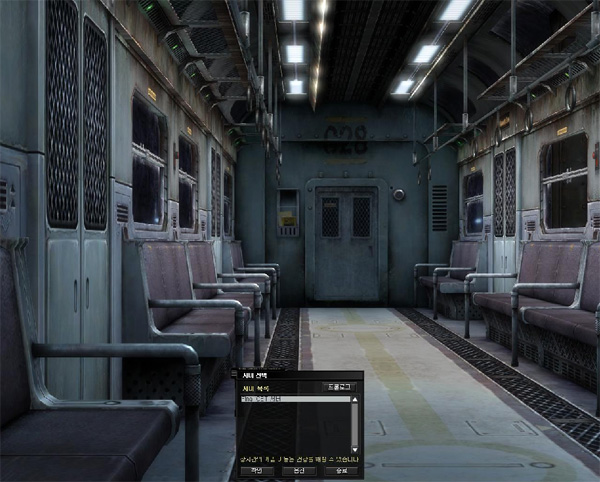Open the middle option (옵션) button
Image resolution: width=600 pixels, height=482 pixels.
pyautogui.click(x=298, y=468)
